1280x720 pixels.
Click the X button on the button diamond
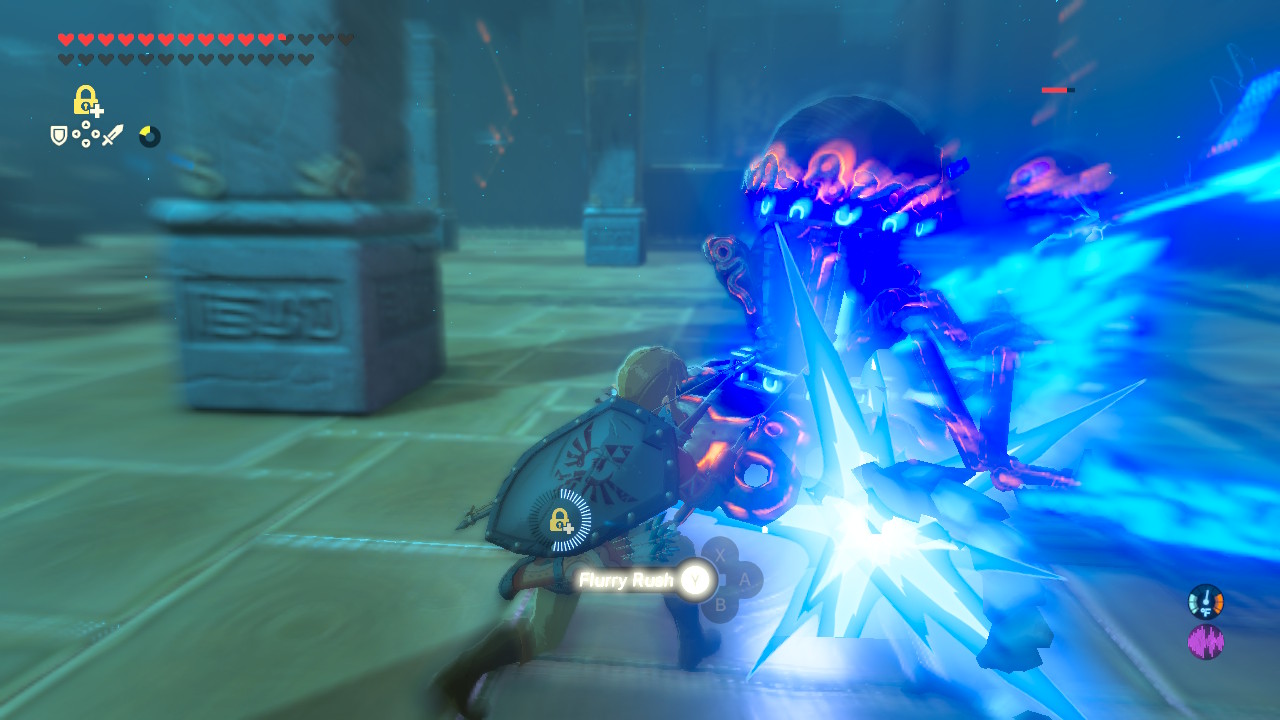click(720, 556)
